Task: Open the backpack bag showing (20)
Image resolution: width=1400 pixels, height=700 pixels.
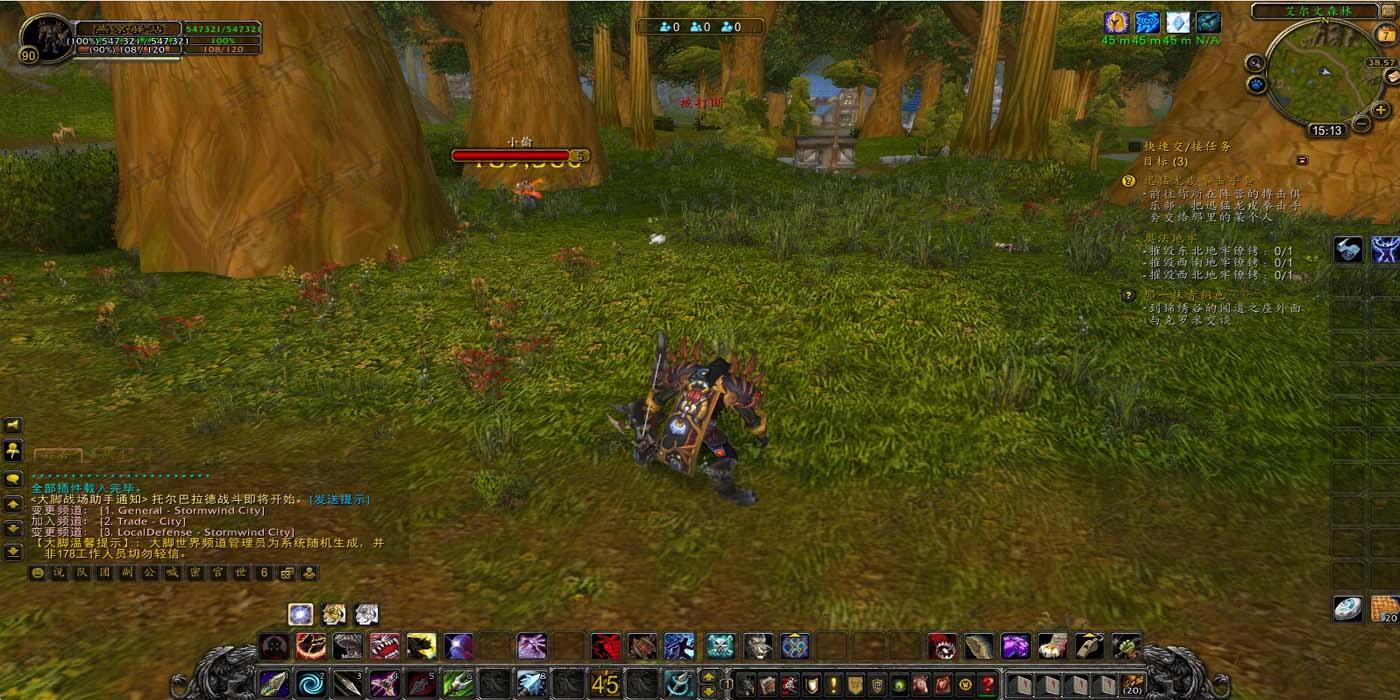Action: (1132, 685)
